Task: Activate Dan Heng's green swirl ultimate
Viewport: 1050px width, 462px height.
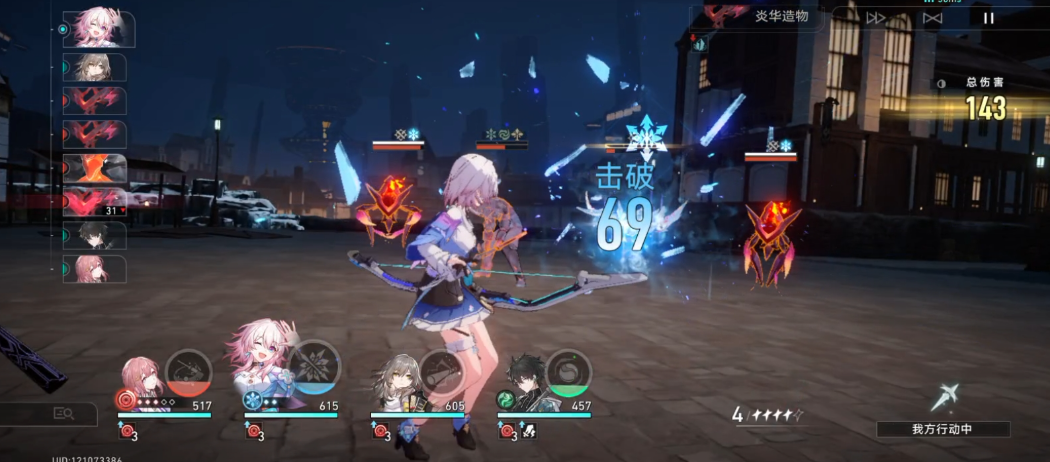Action: (568, 371)
